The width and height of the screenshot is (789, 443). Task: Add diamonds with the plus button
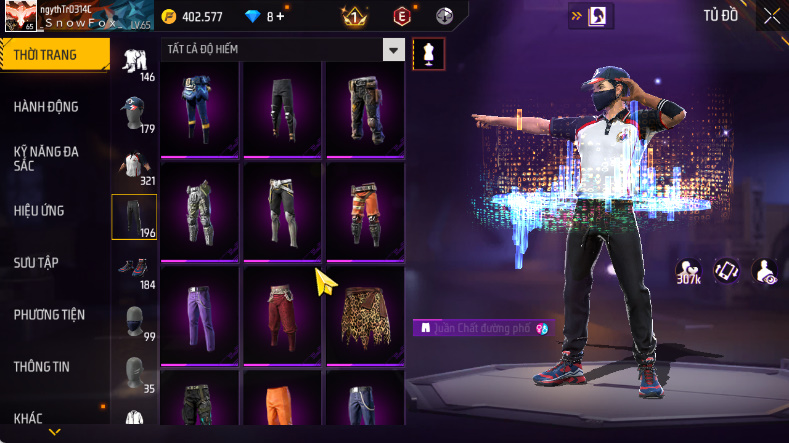pos(280,16)
